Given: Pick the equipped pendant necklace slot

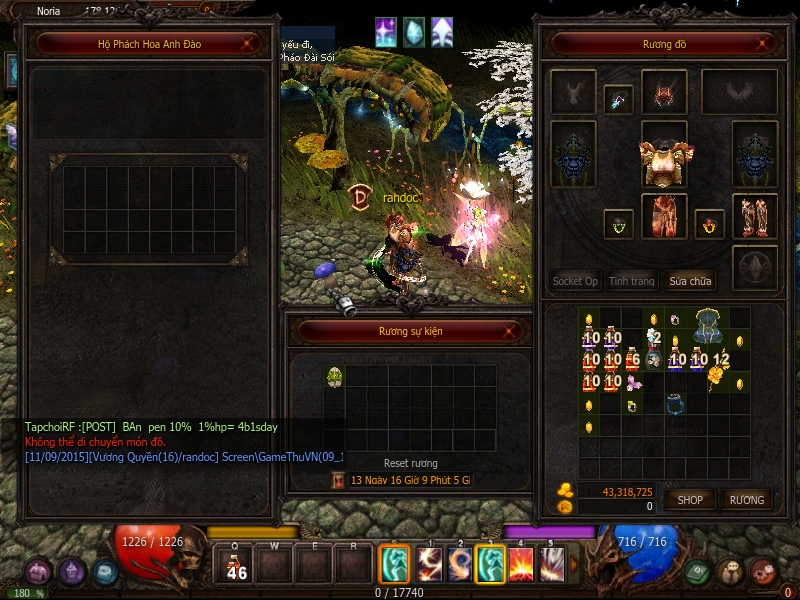Looking at the screenshot, I should click(x=618, y=98).
